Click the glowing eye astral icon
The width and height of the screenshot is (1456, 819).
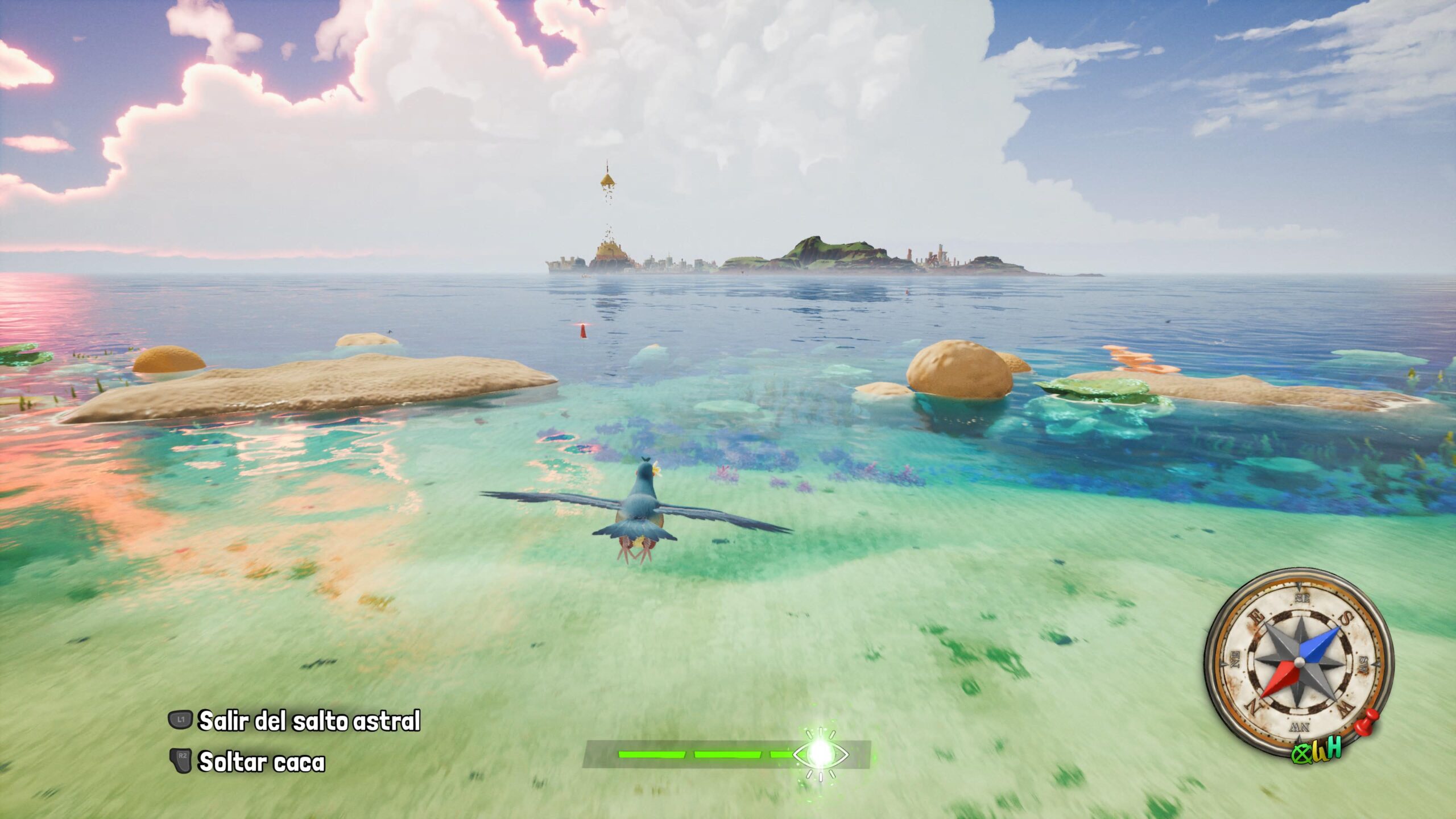click(820, 754)
